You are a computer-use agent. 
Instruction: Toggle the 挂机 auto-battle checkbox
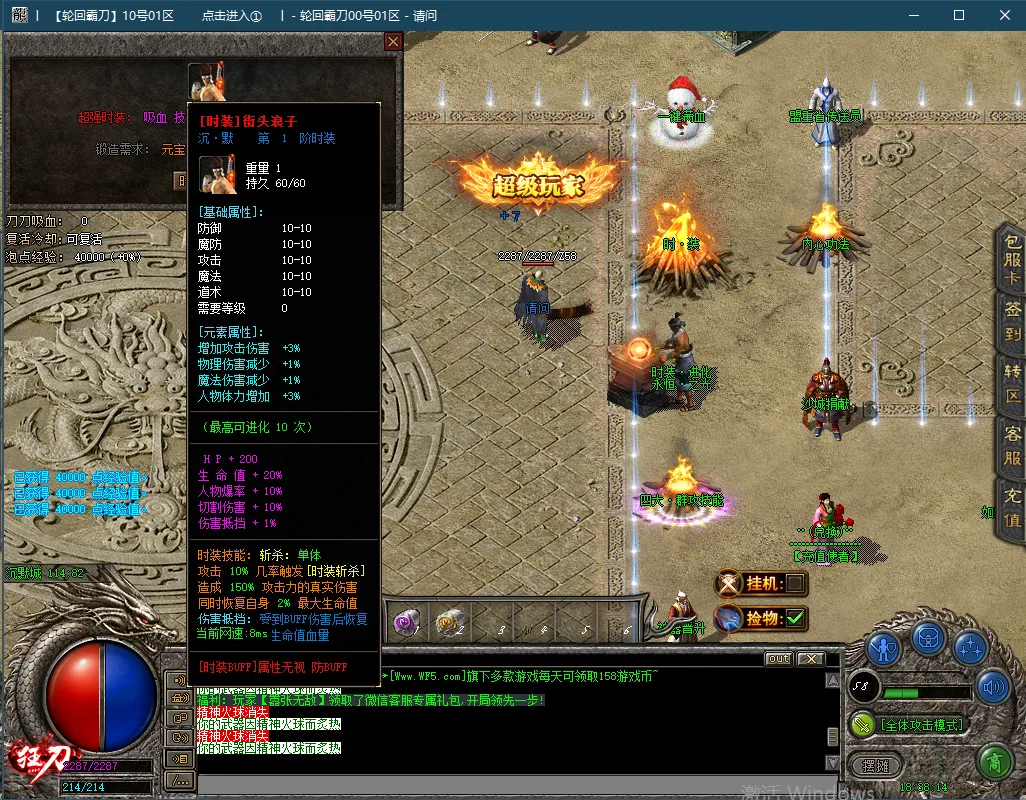(x=795, y=583)
